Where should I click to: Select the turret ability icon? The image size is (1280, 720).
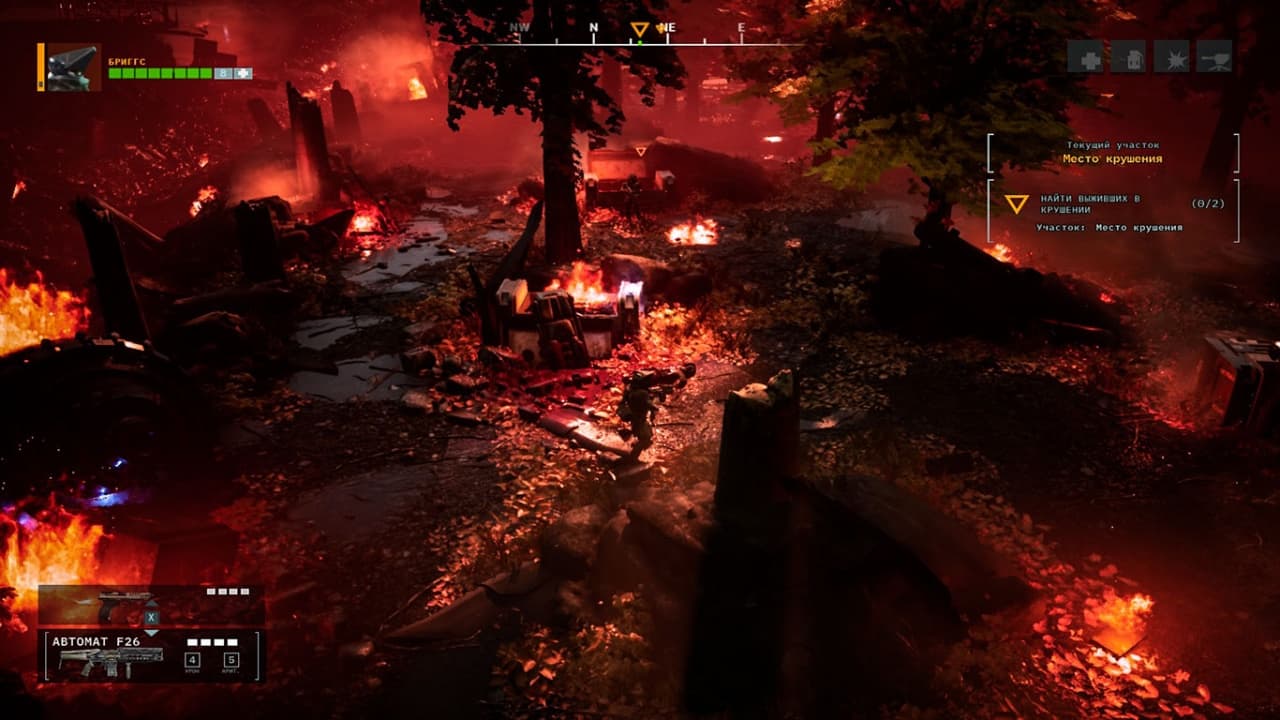[1214, 56]
